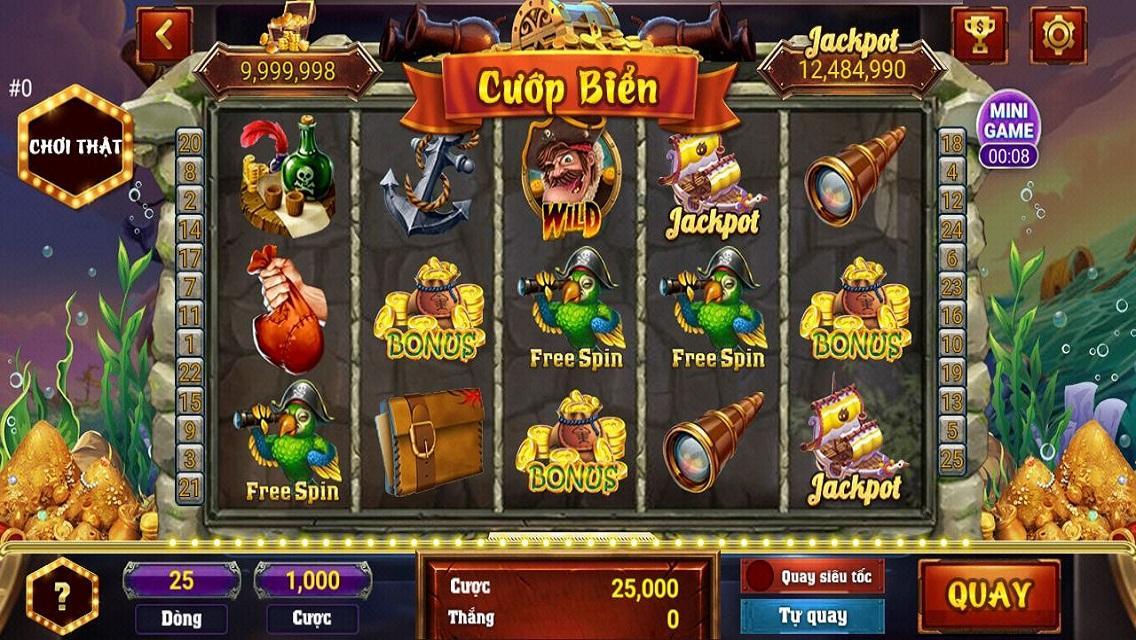Toggle the Chơi Thật hexagon mode

[75, 146]
